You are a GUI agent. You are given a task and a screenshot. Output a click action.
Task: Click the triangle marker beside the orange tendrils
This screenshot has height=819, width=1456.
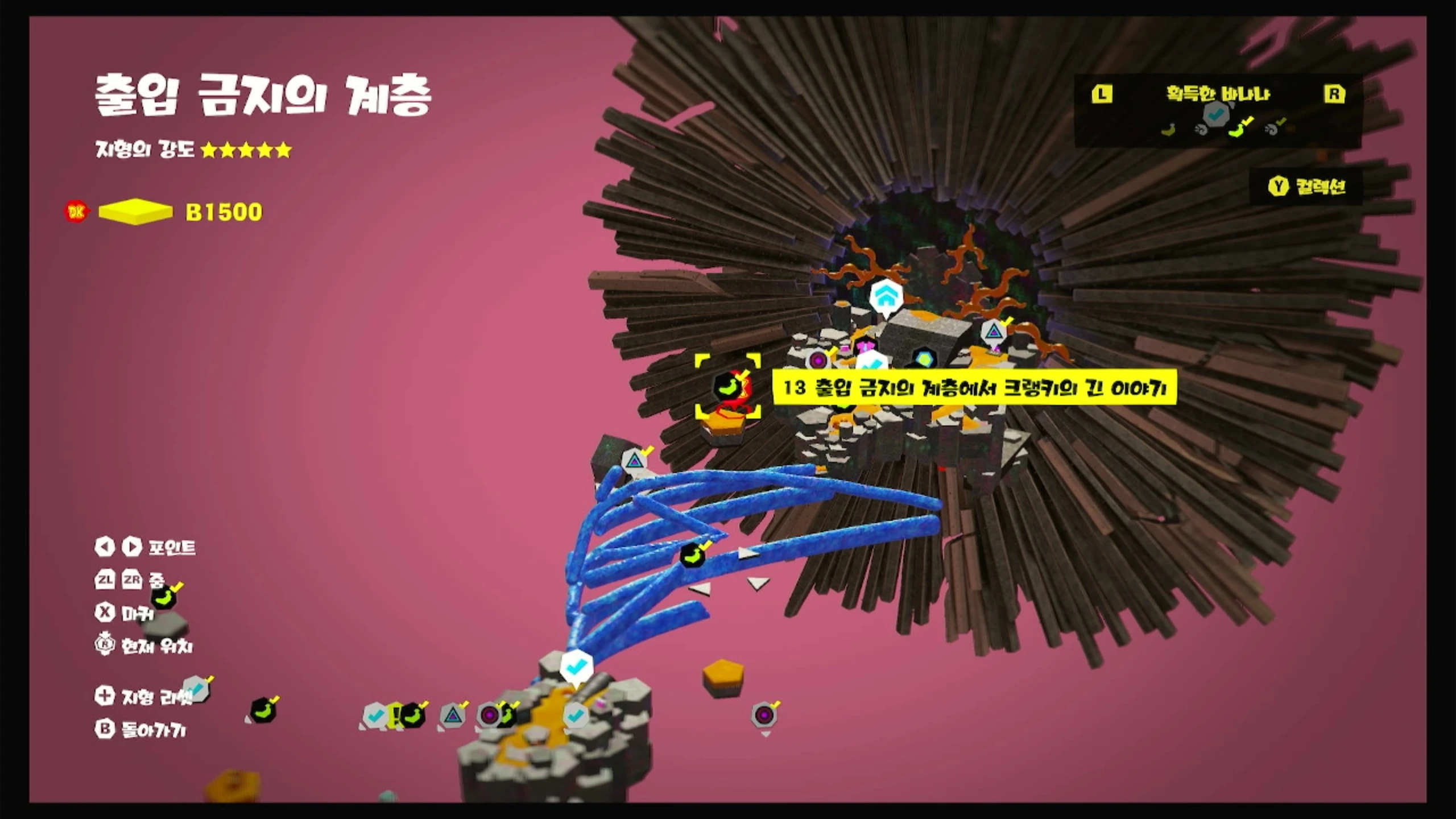(x=994, y=332)
